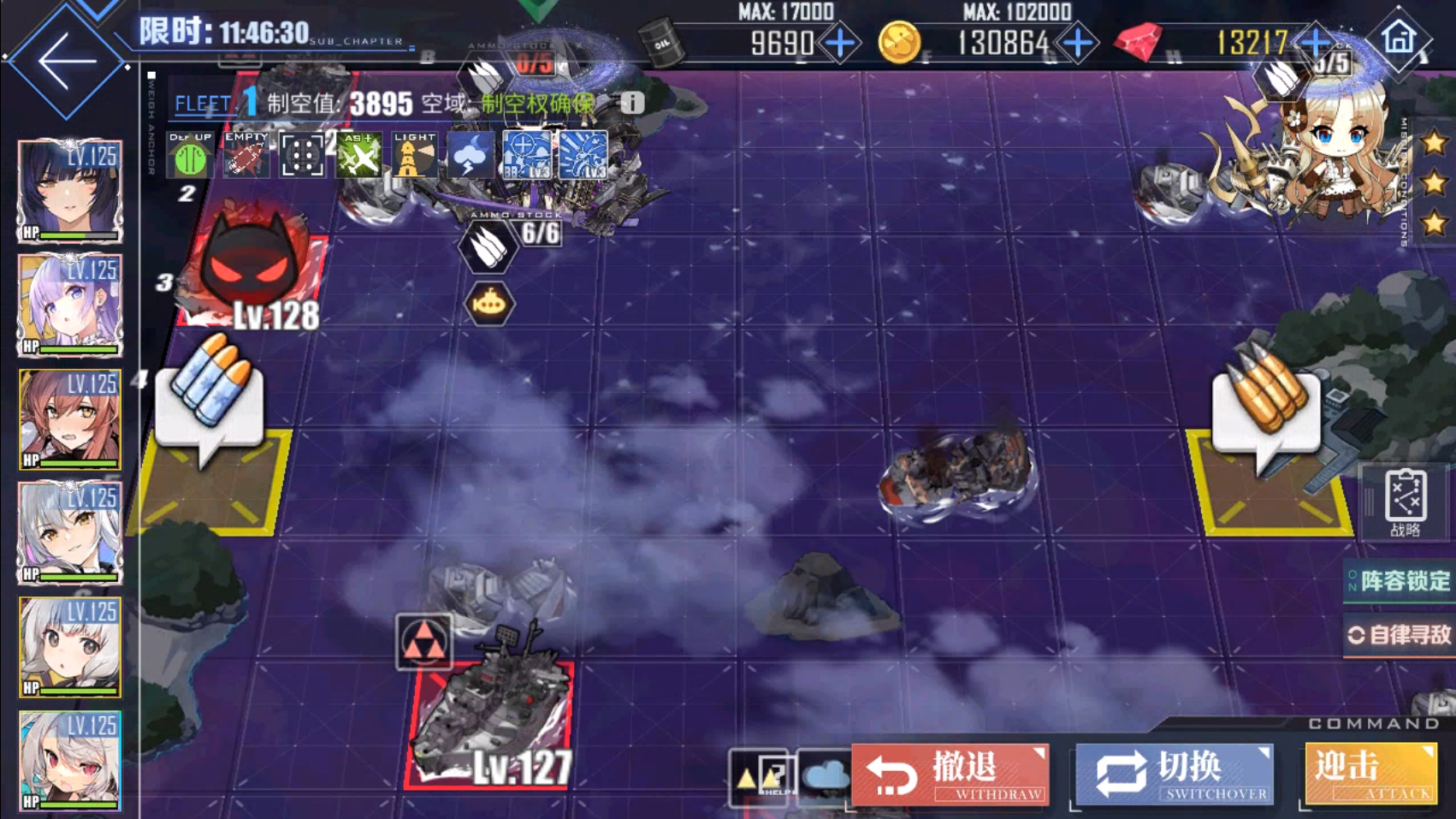Select the lighthouse LIGHT buff icon
Viewport: 1456px width, 819px height.
coord(415,156)
